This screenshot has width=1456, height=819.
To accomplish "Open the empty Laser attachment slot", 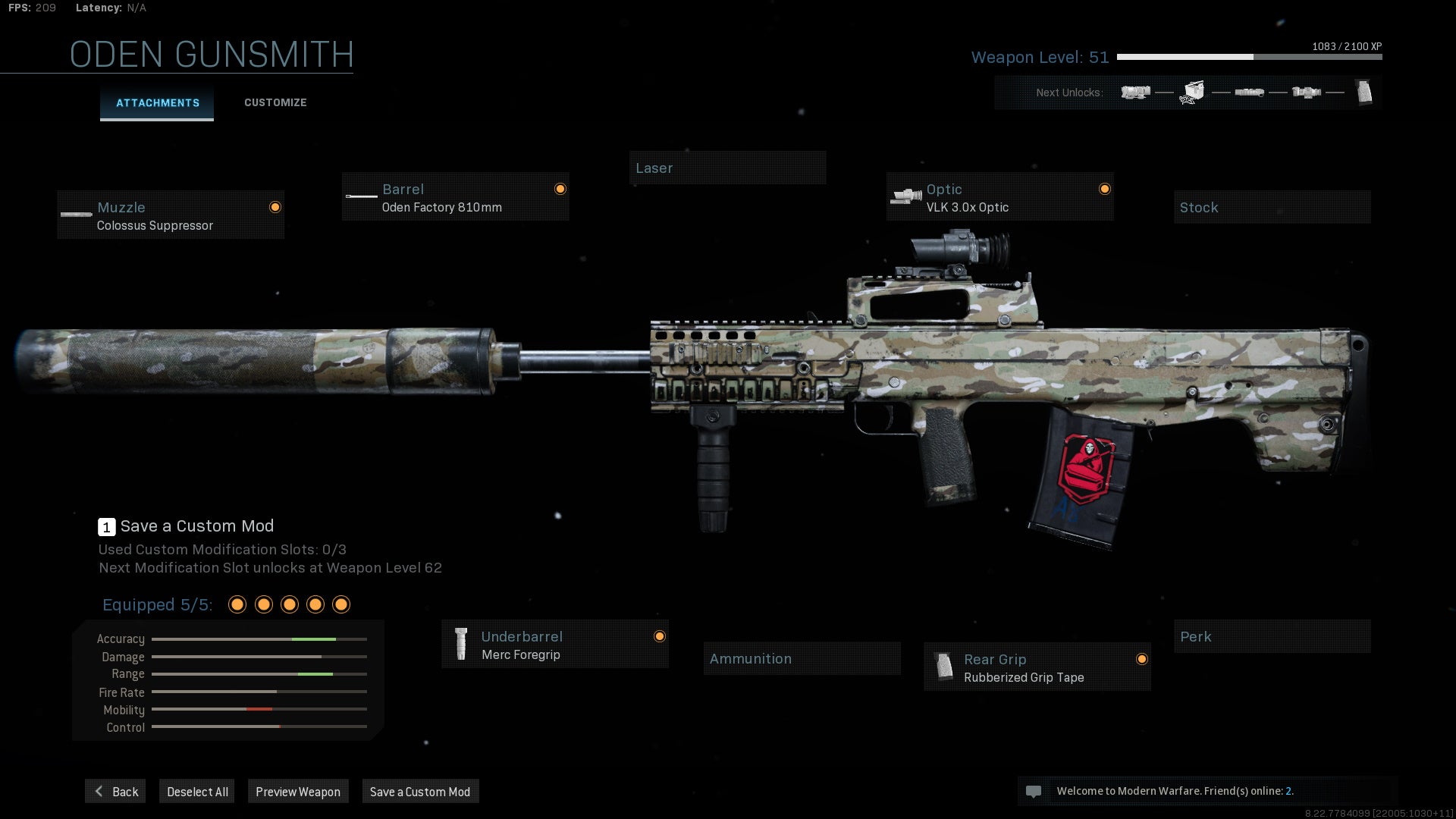I will (x=728, y=168).
